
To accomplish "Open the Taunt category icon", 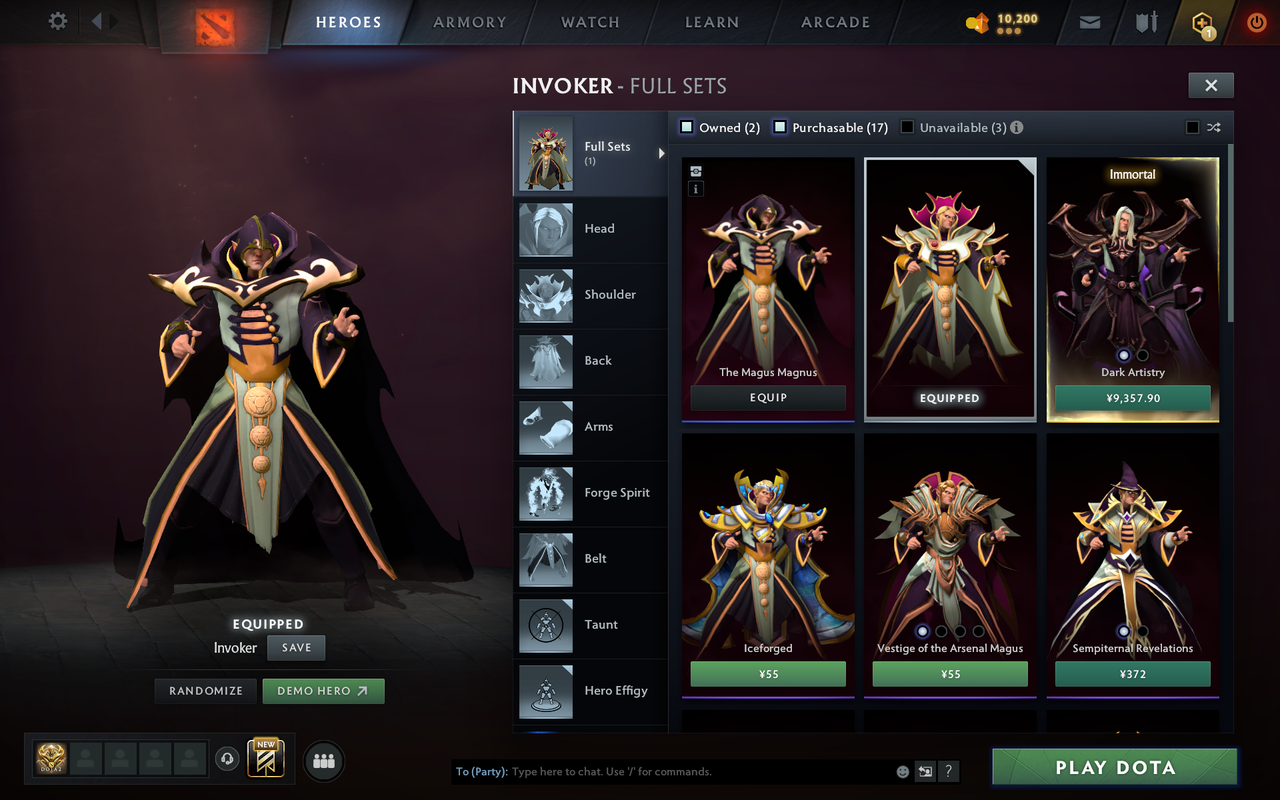I will [545, 625].
